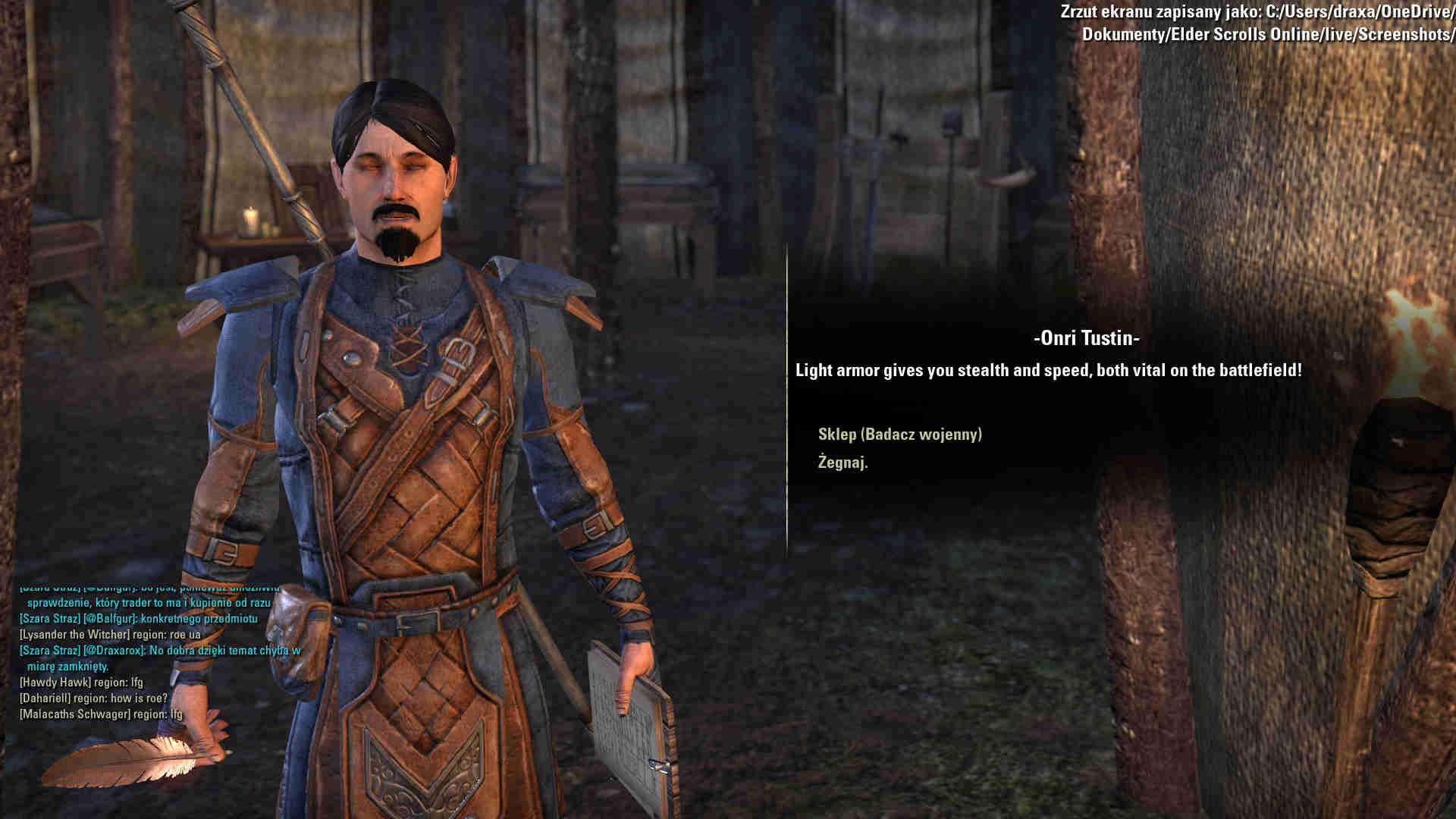
Task: Choose the Żegnaj goodbye dialogue option
Action: [843, 463]
